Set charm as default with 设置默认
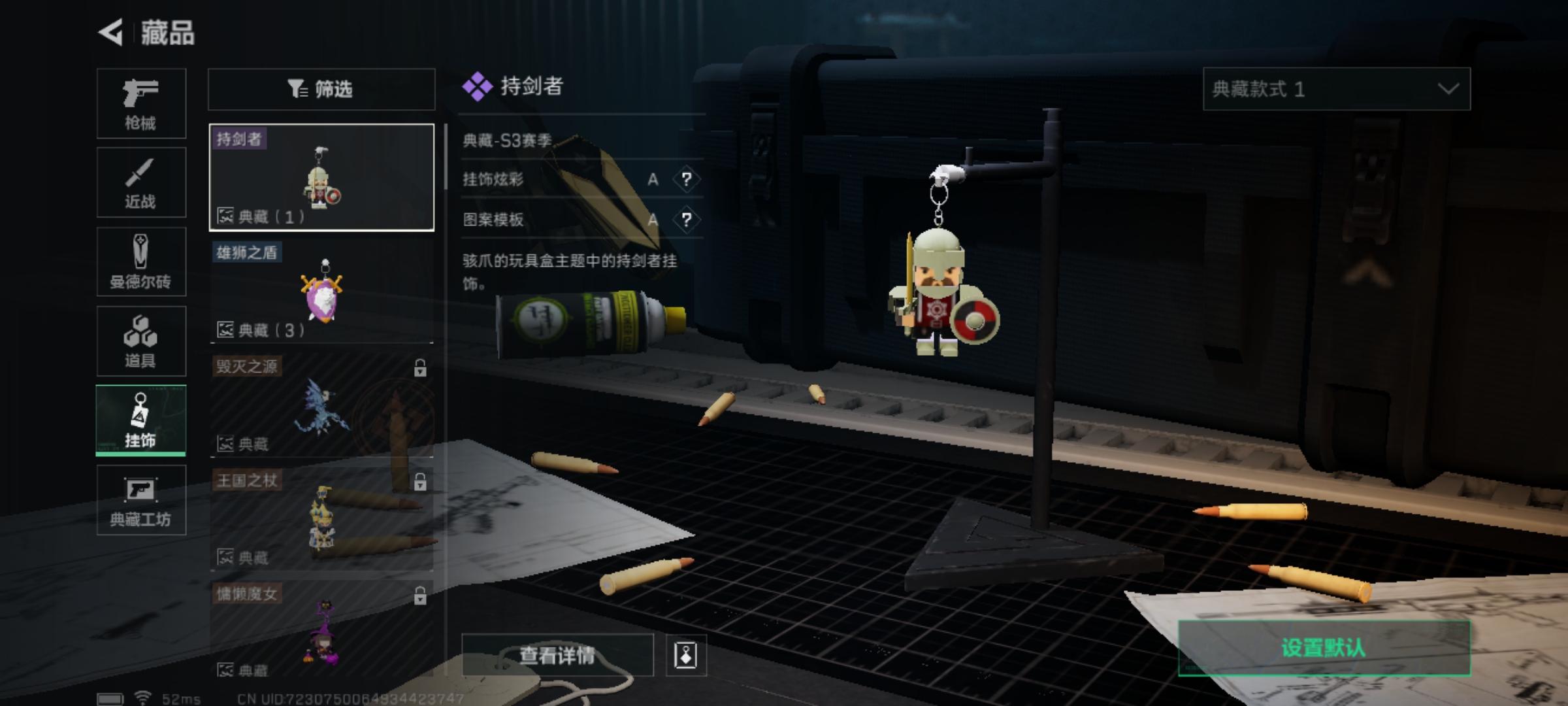1568x706 pixels. point(1324,648)
